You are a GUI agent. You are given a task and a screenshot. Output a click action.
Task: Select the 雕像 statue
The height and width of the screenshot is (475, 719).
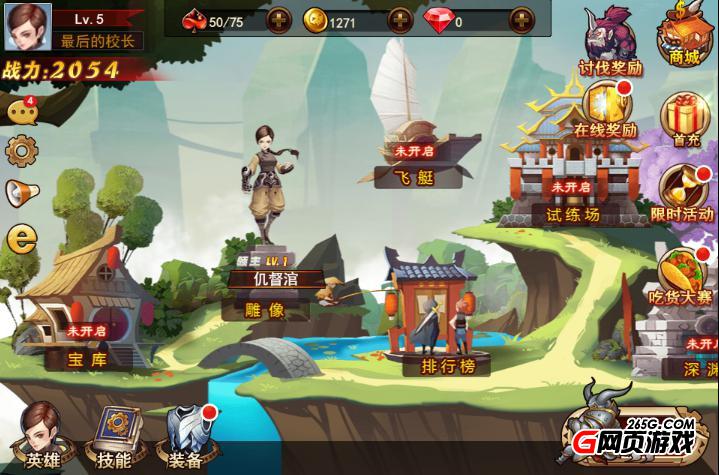(266, 230)
